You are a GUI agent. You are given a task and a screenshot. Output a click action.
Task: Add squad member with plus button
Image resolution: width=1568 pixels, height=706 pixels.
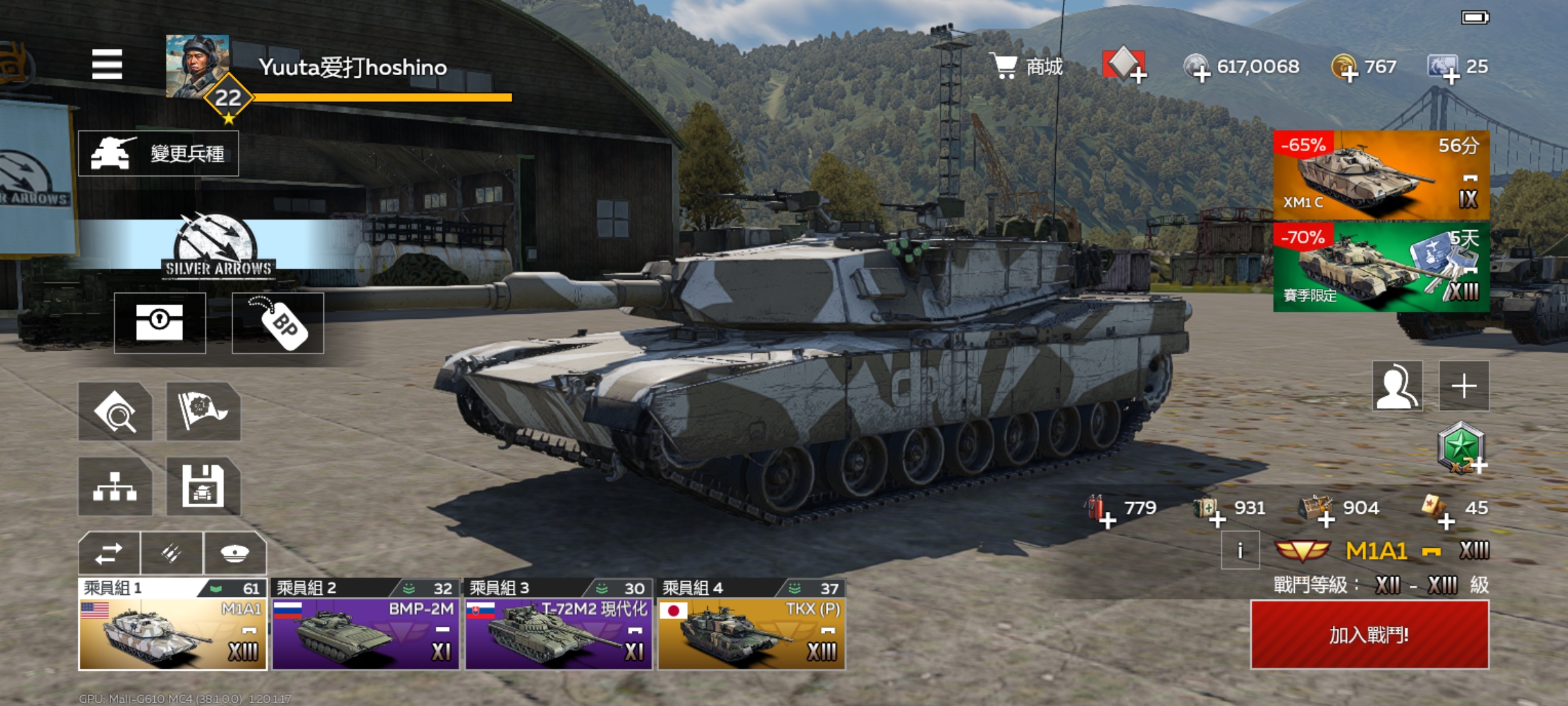[1464, 386]
